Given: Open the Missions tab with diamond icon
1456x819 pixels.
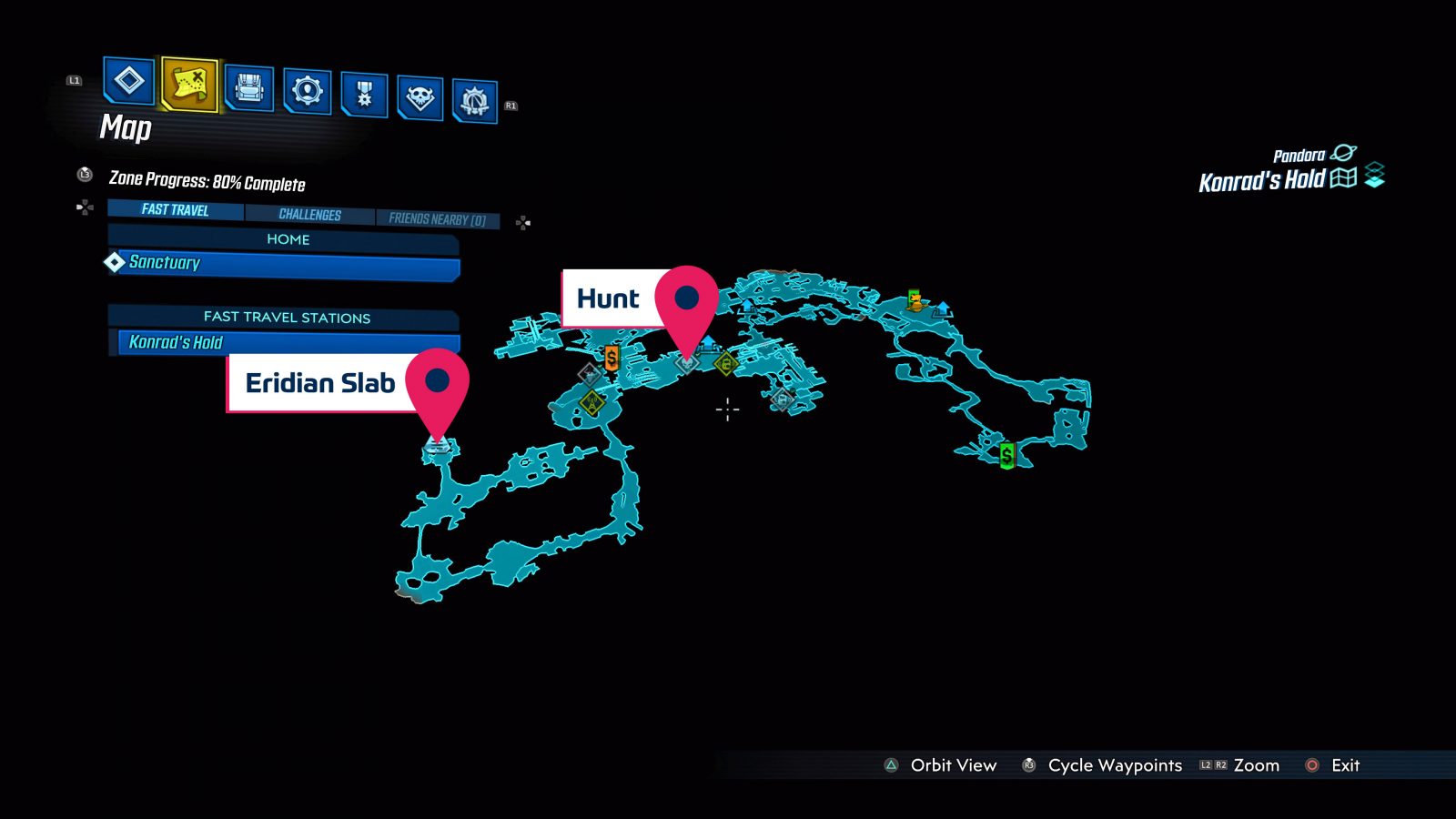Looking at the screenshot, I should [x=128, y=81].
